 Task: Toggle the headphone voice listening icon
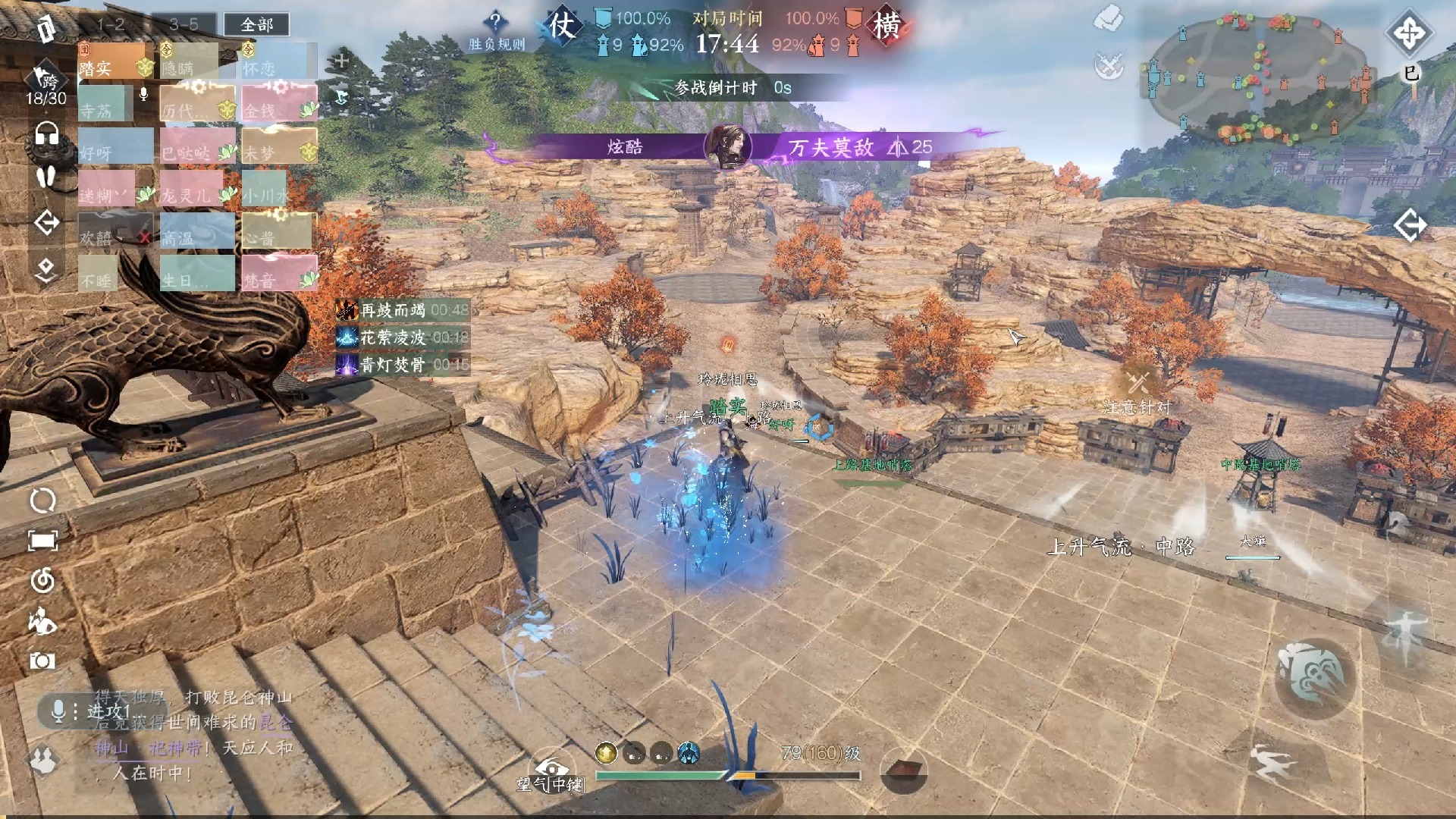(x=47, y=134)
